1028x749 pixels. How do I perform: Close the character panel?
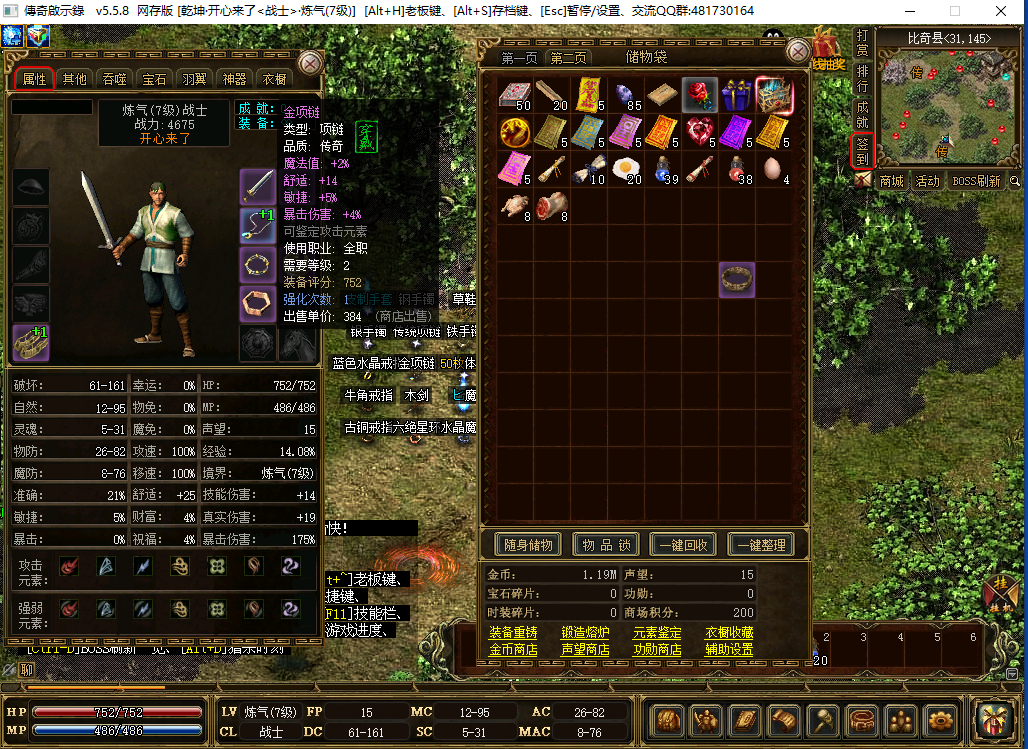311,63
